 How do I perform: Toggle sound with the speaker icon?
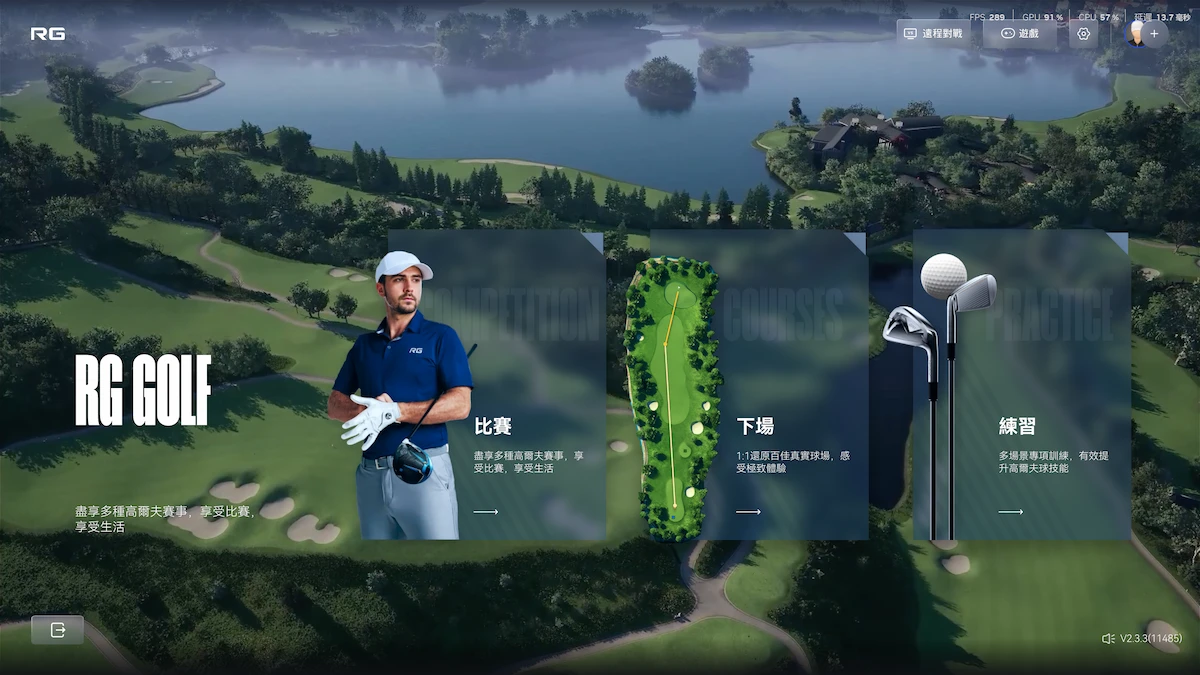[1107, 638]
